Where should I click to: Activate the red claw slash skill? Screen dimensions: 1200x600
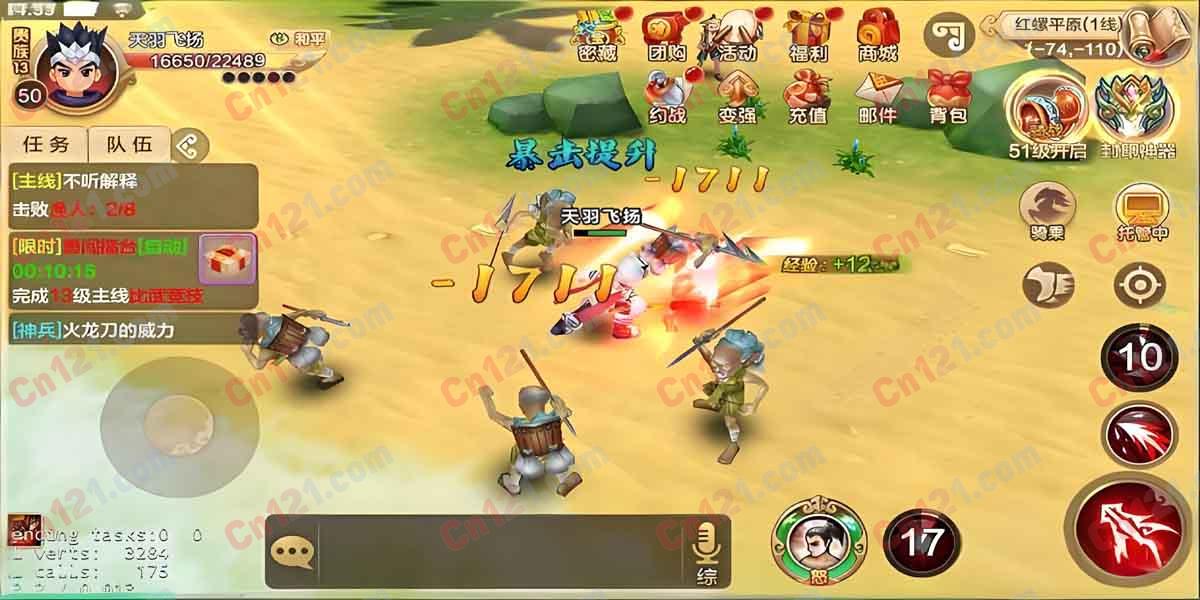coord(1138,435)
